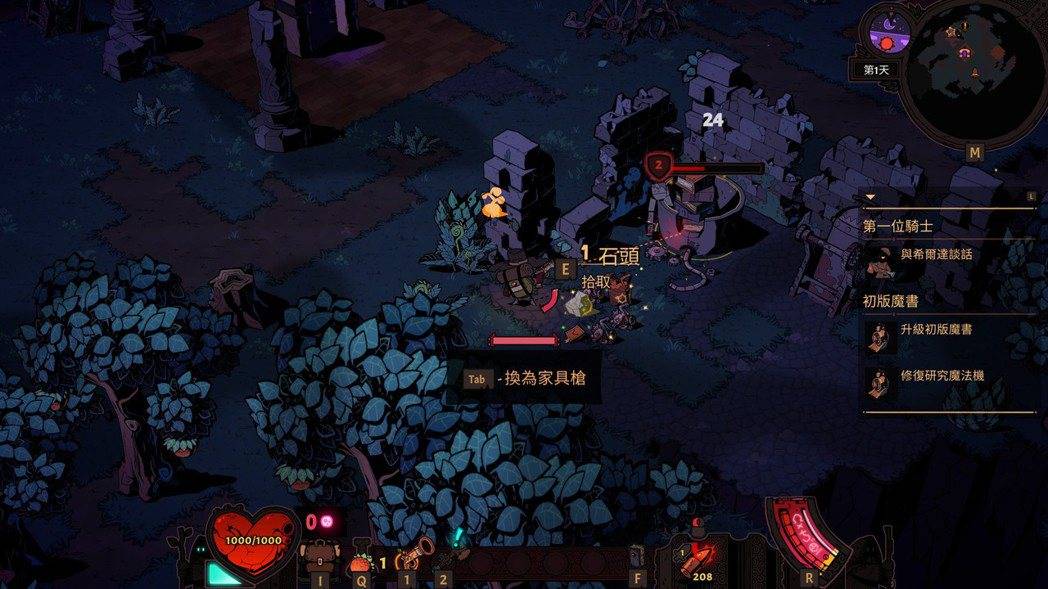
Task: Open the circular minimap
Action: pyautogui.click(x=972, y=72)
